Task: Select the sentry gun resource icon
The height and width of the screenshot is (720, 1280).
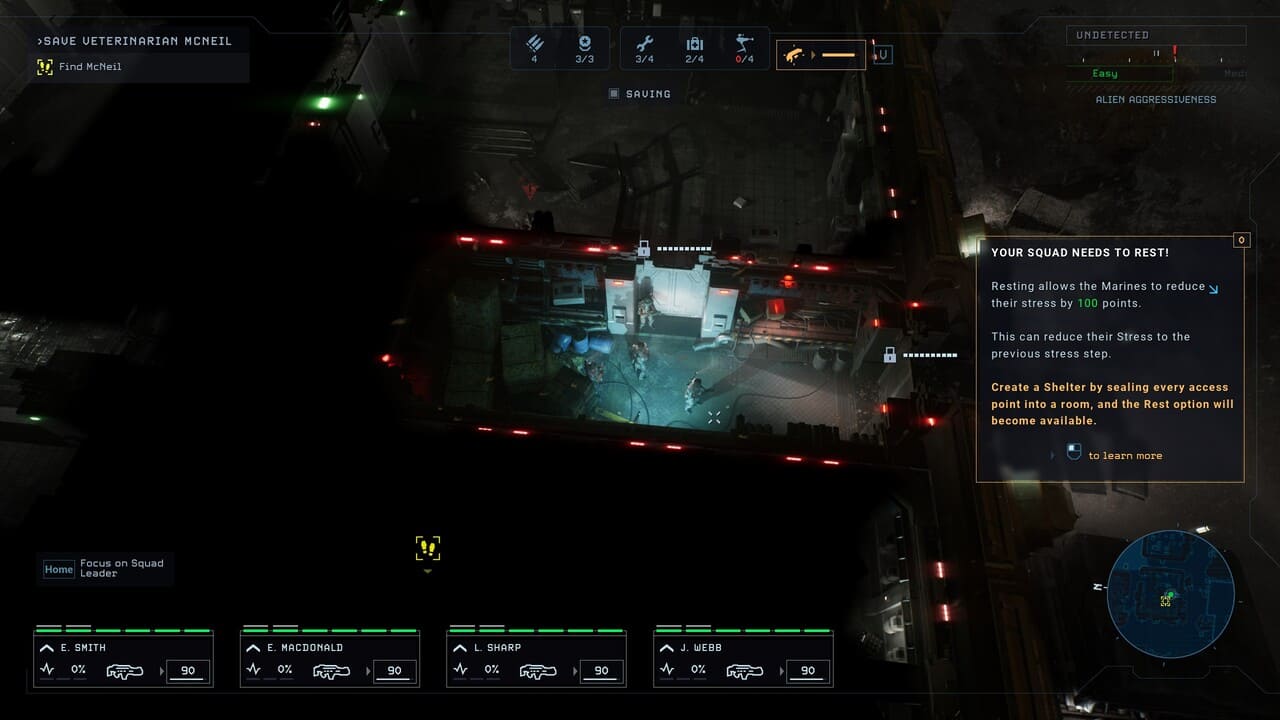Action: pyautogui.click(x=744, y=45)
